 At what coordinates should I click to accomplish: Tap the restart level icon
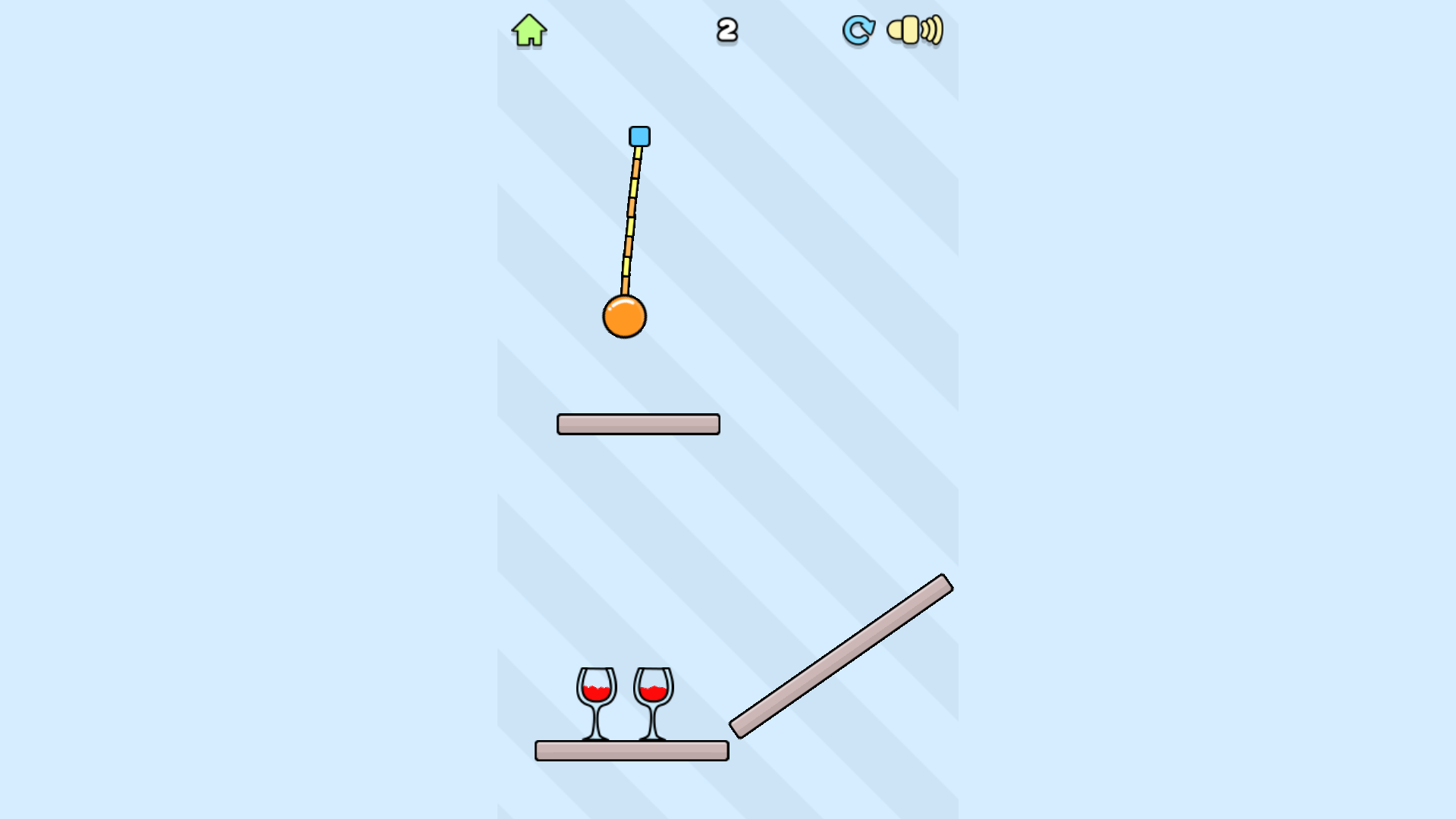coord(858,30)
